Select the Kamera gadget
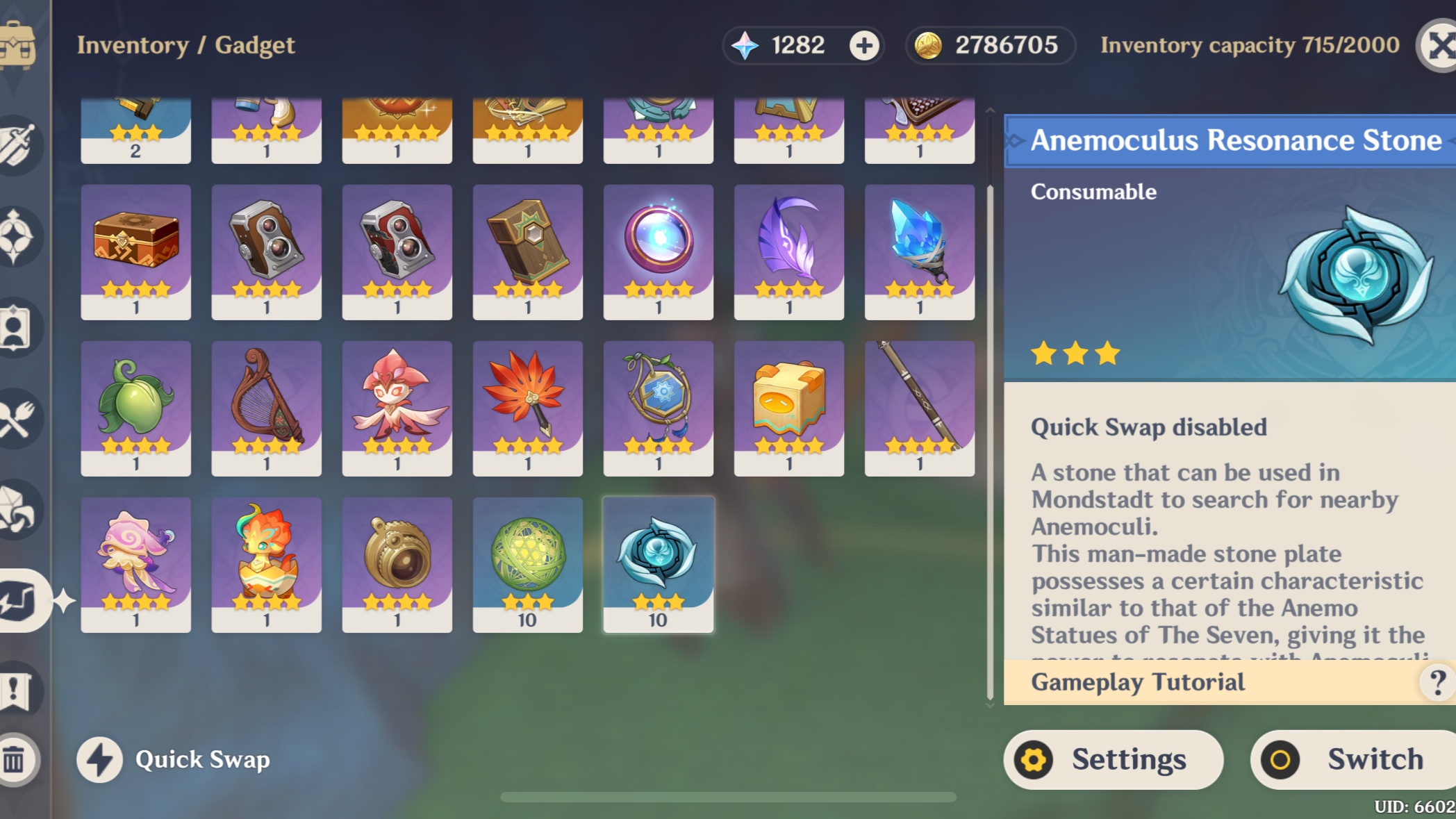Screen dimensions: 1456x819 click(267, 250)
